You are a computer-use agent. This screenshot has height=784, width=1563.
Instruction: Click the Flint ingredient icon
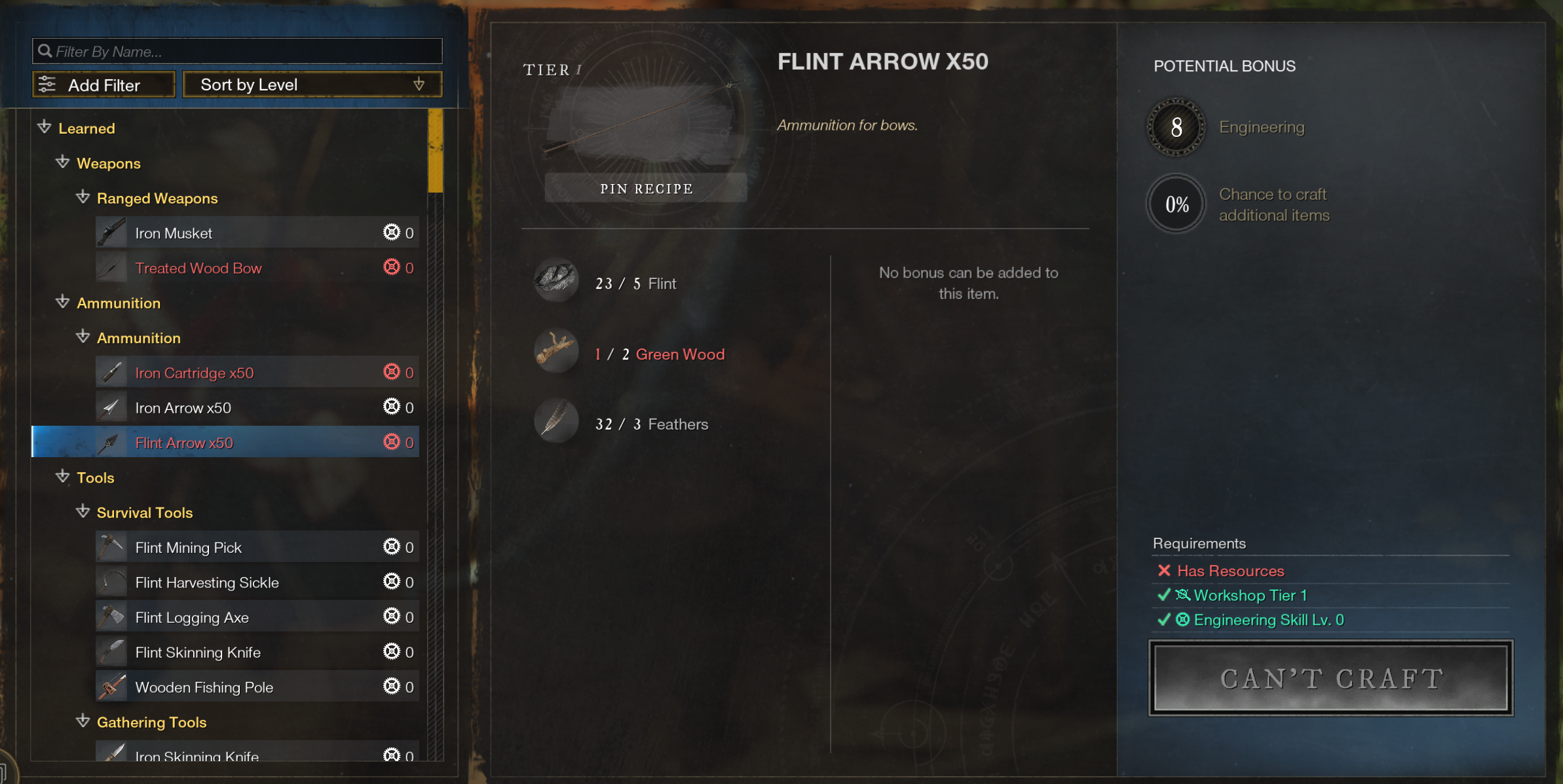tap(556, 282)
